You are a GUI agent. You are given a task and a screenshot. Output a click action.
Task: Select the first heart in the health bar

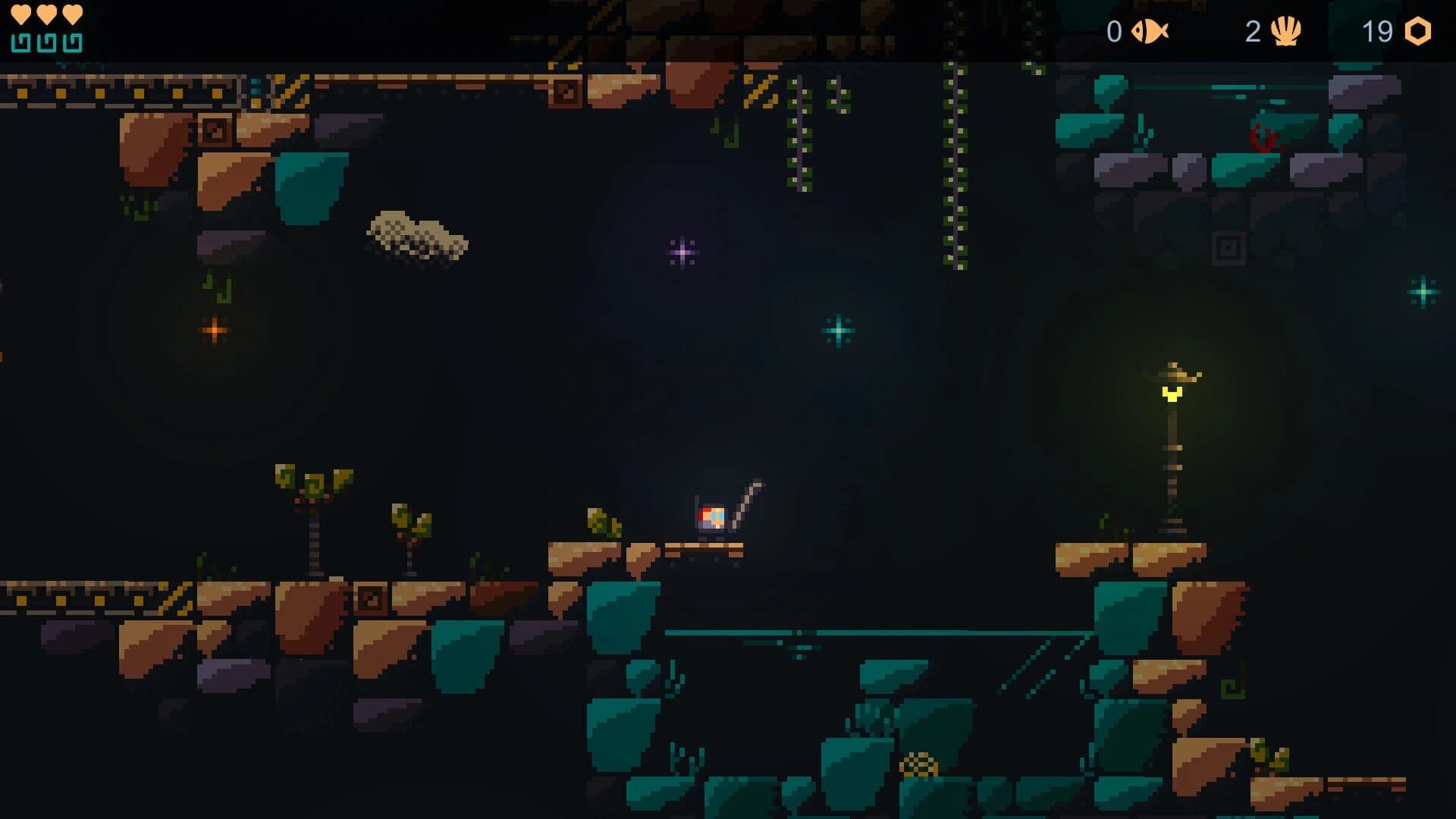tap(20, 13)
